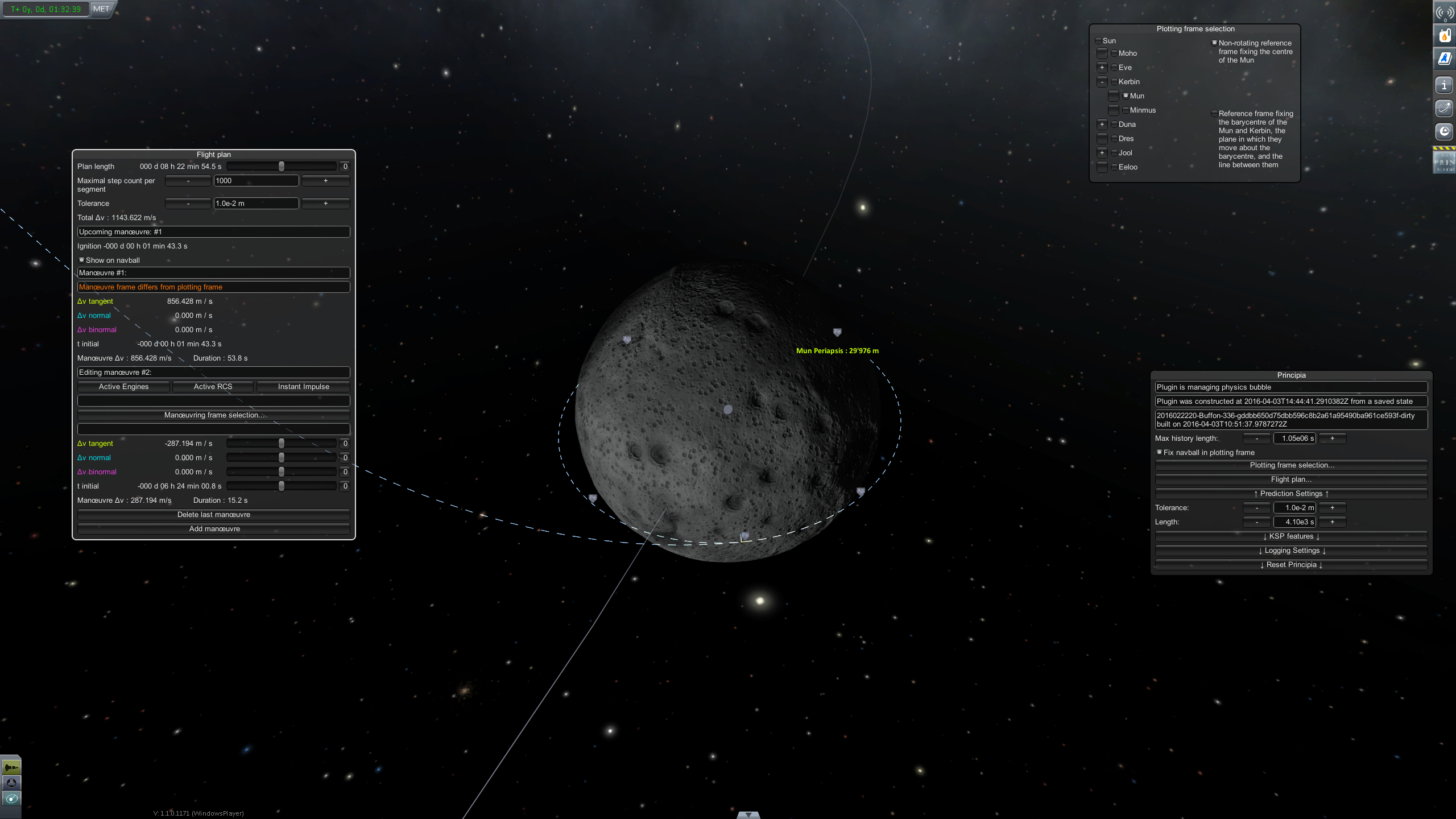Collapse Prediction Settings section
This screenshot has height=819, width=1456.
(1291, 494)
